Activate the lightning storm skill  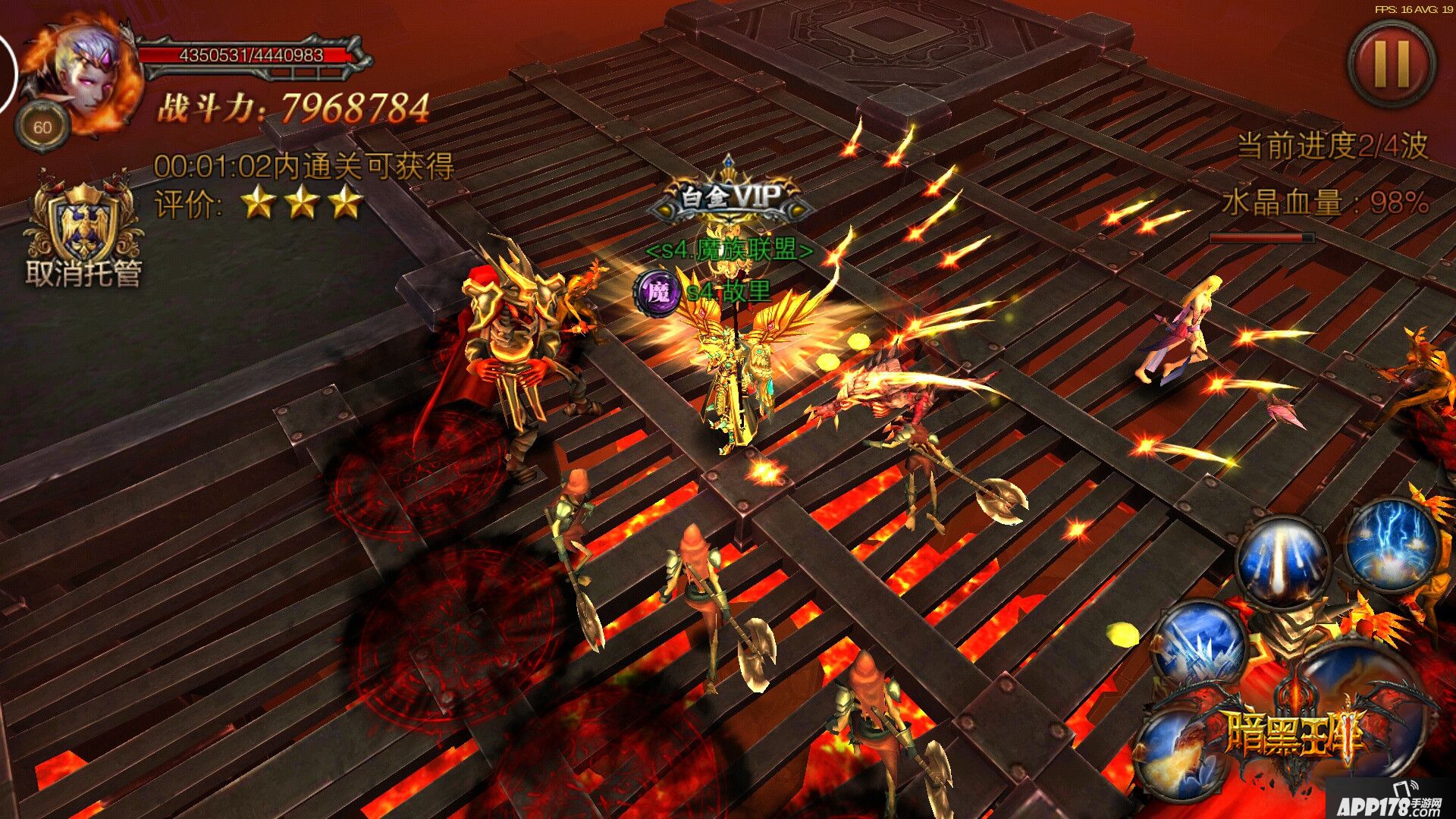tap(1392, 544)
